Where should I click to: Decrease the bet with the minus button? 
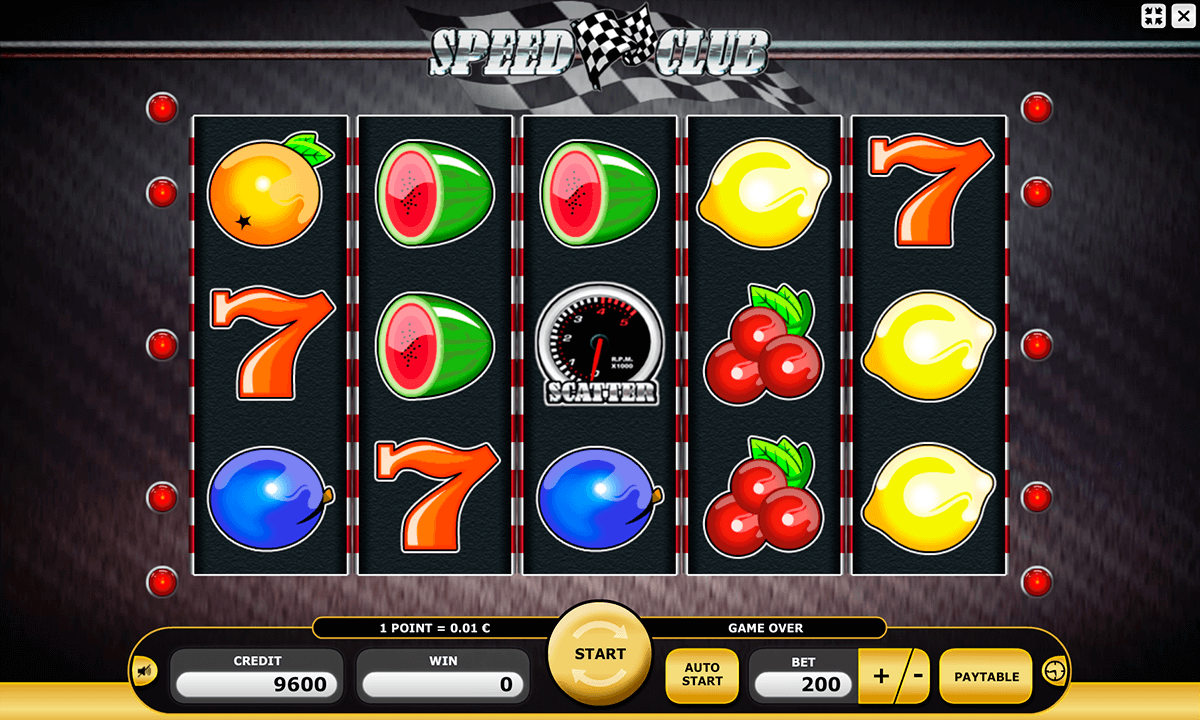(917, 676)
